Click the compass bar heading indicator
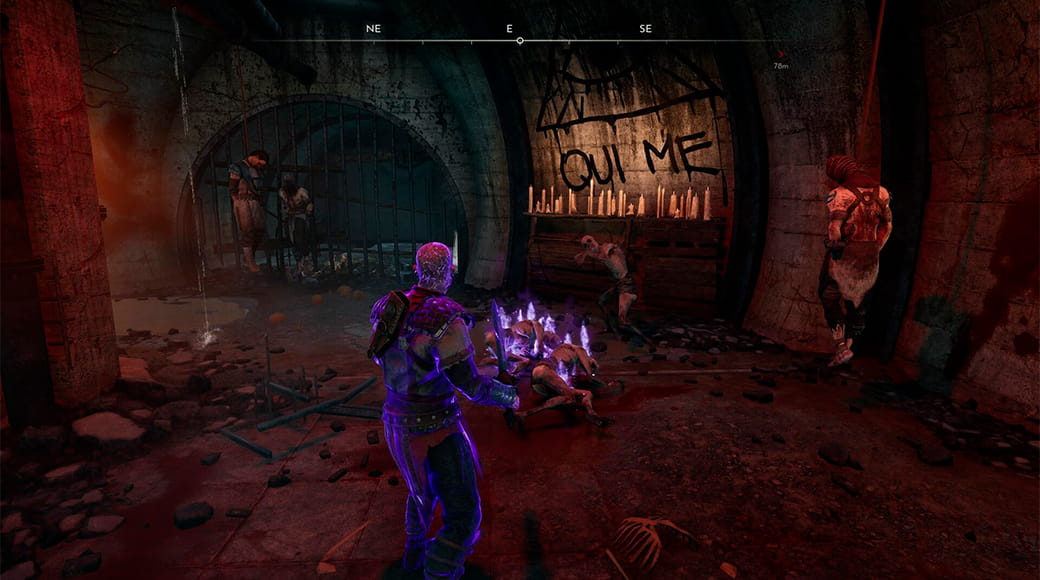This screenshot has height=580, width=1040. point(520,41)
